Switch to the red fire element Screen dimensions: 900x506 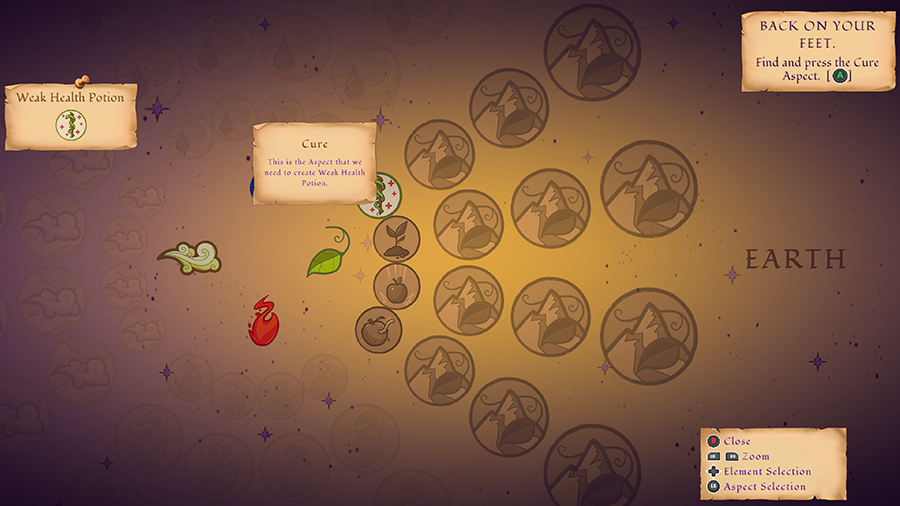pyautogui.click(x=264, y=321)
